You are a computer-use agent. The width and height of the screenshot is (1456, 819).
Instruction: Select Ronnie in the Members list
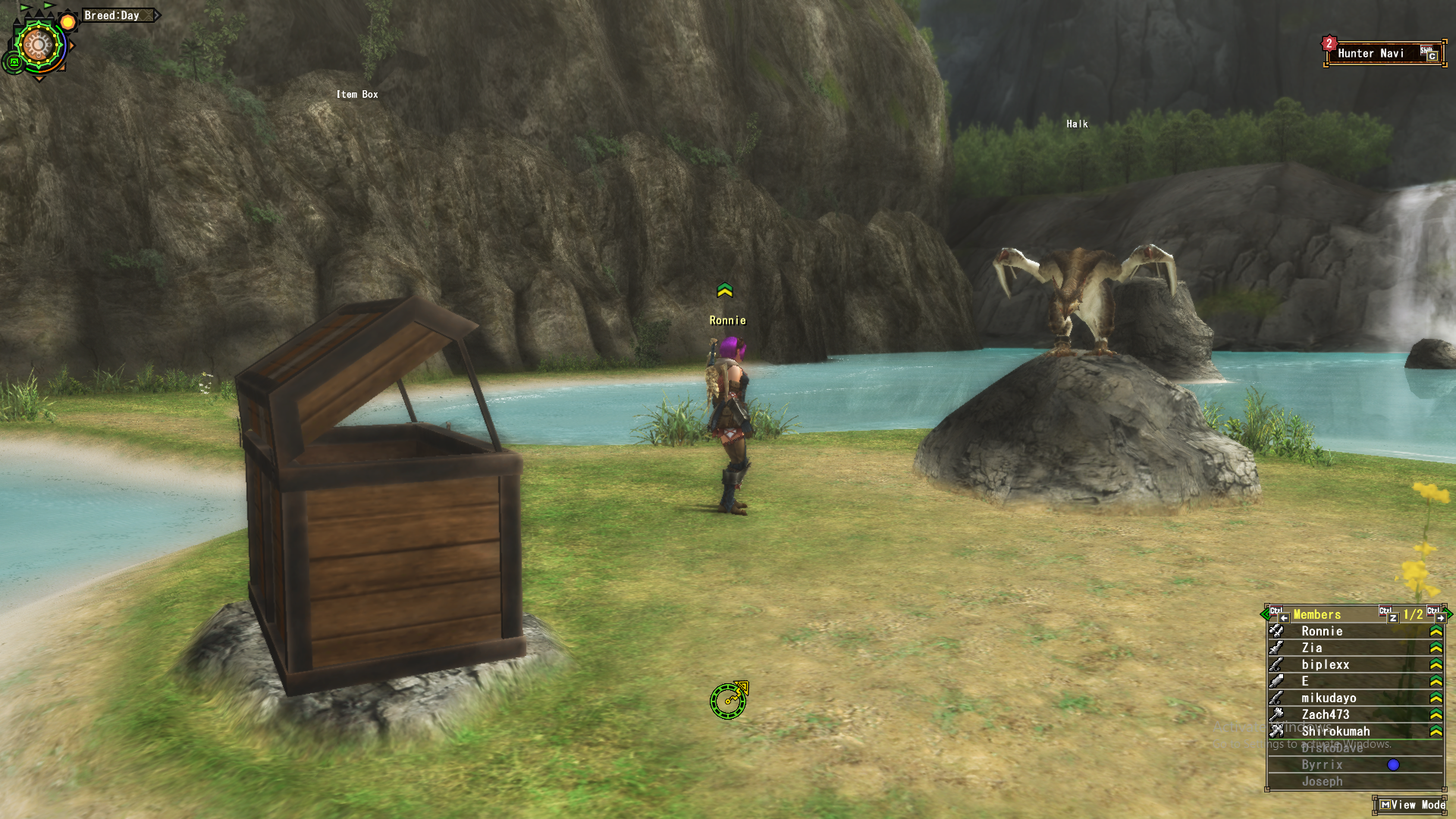1322,632
